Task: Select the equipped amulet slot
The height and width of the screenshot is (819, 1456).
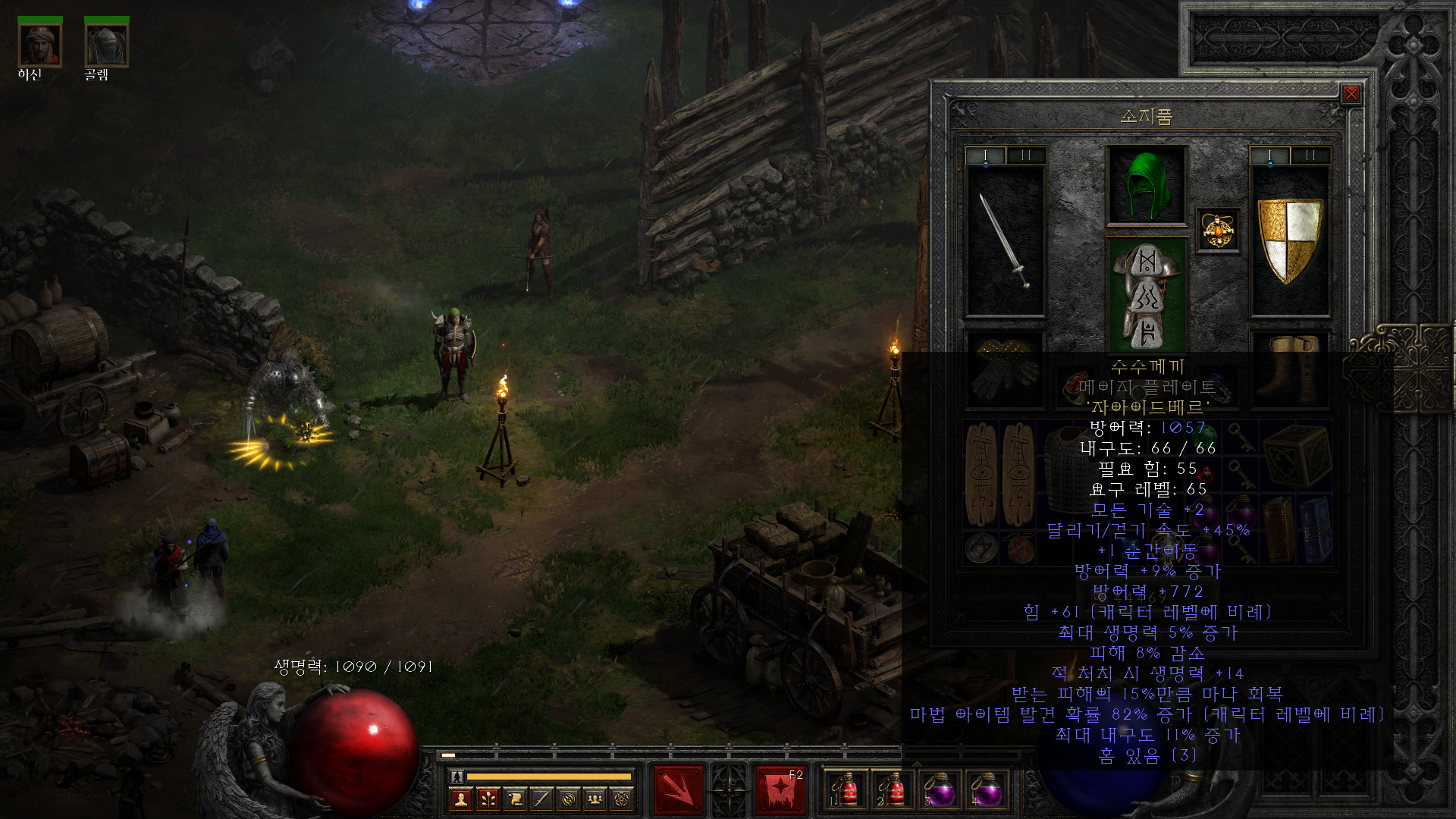Action: tap(1218, 231)
